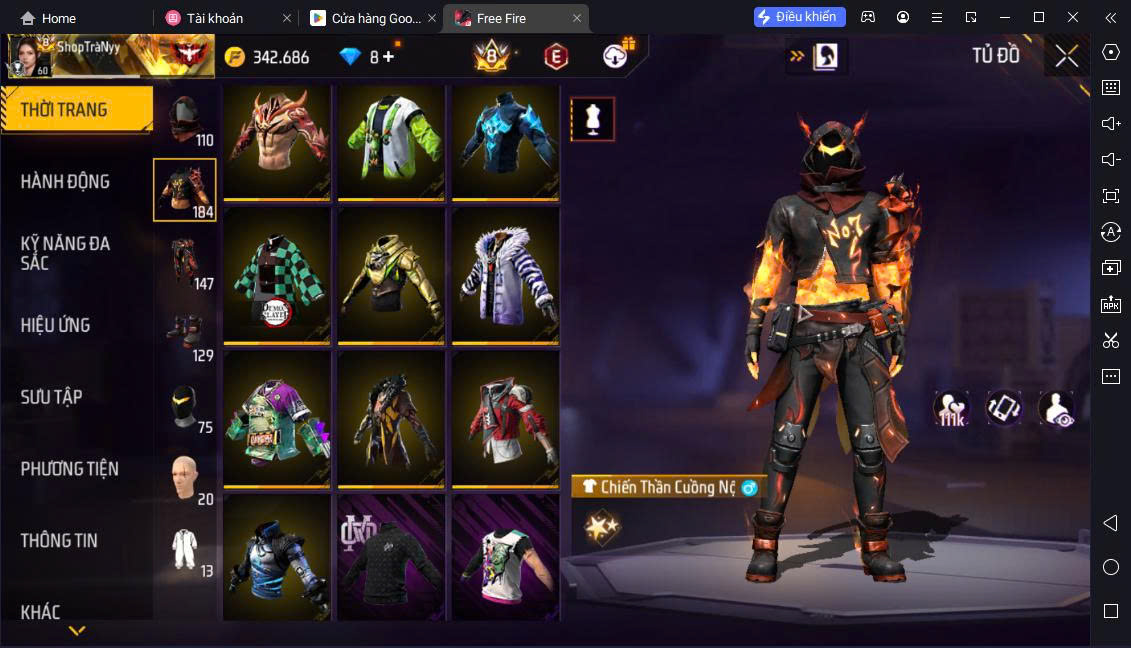
Task: Open the Hành Động category
Action: tap(65, 182)
